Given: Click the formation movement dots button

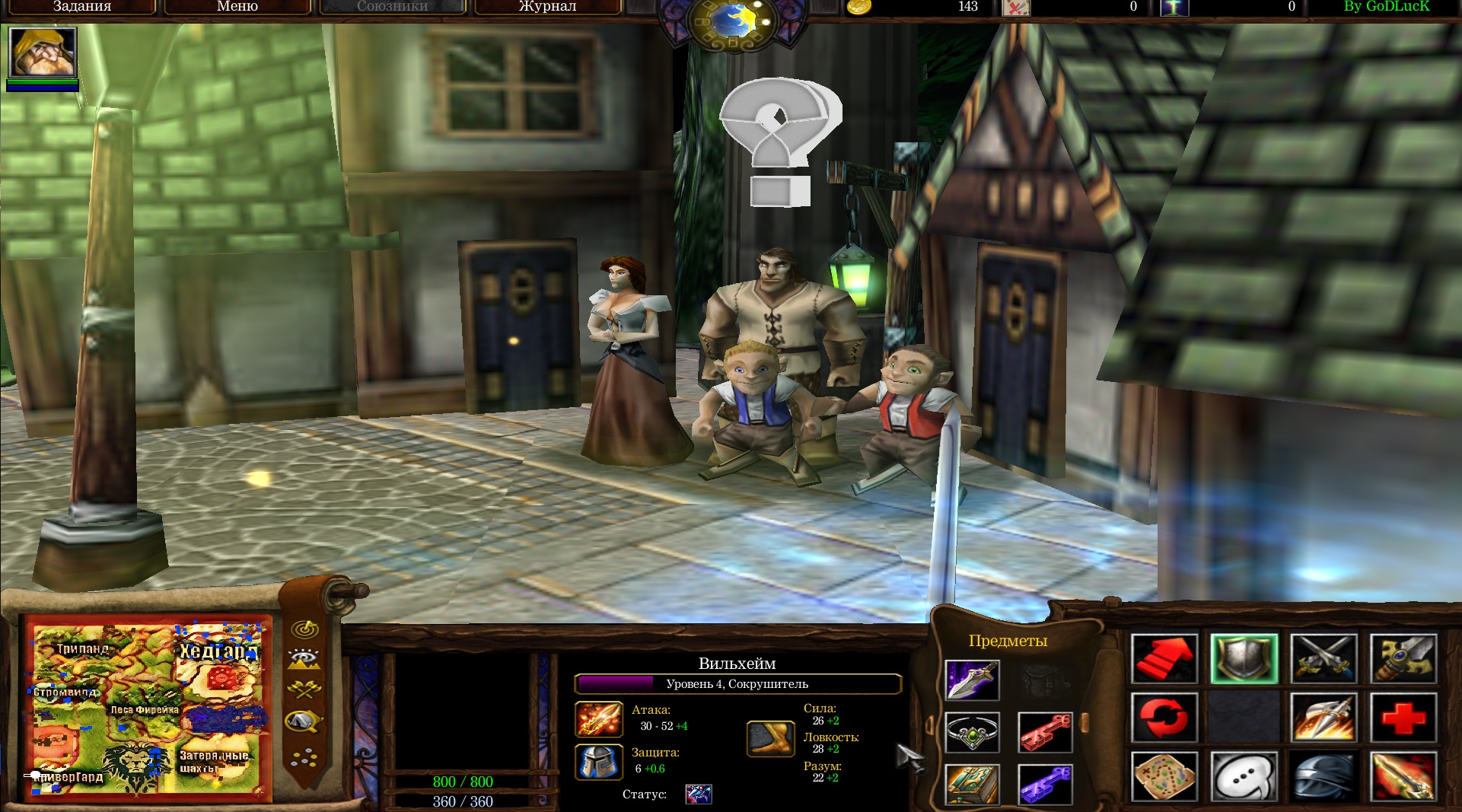Looking at the screenshot, I should point(304,756).
